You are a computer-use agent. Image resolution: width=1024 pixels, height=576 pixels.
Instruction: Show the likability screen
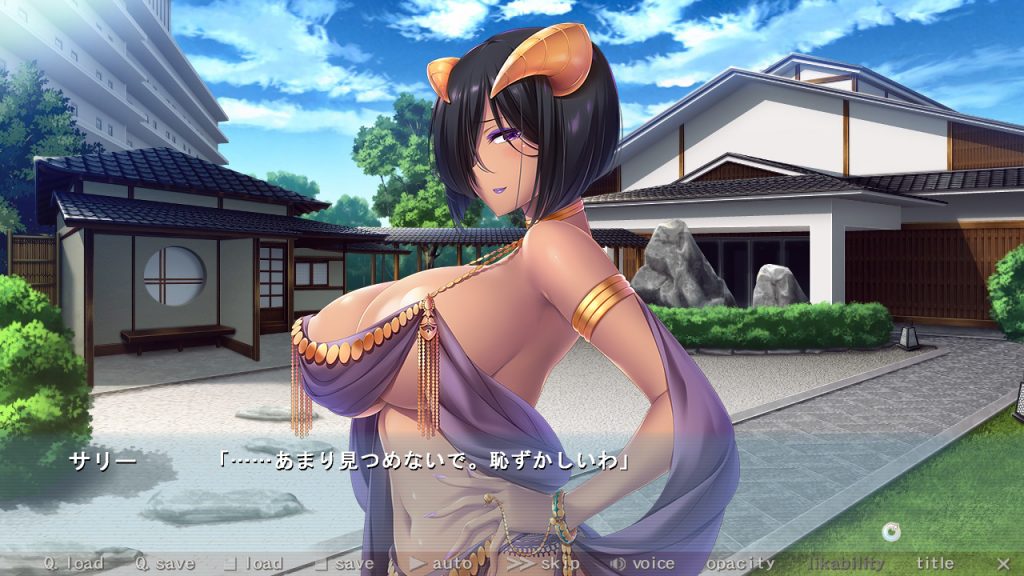click(x=846, y=564)
